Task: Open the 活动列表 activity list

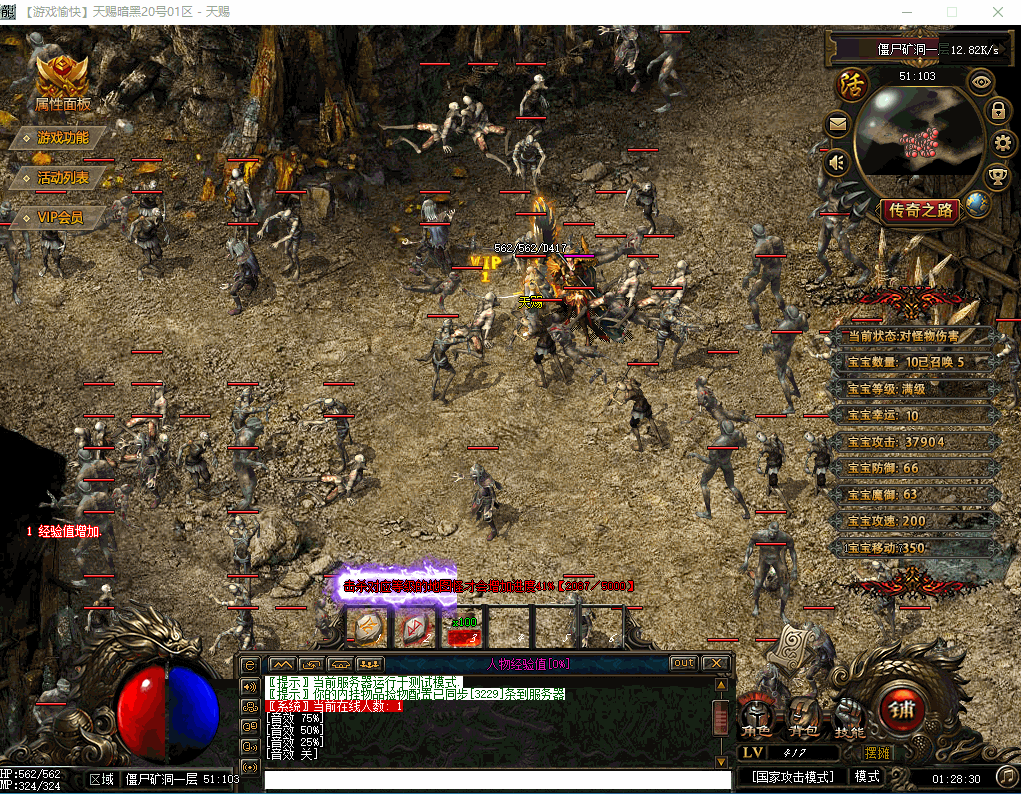Action: pos(62,178)
